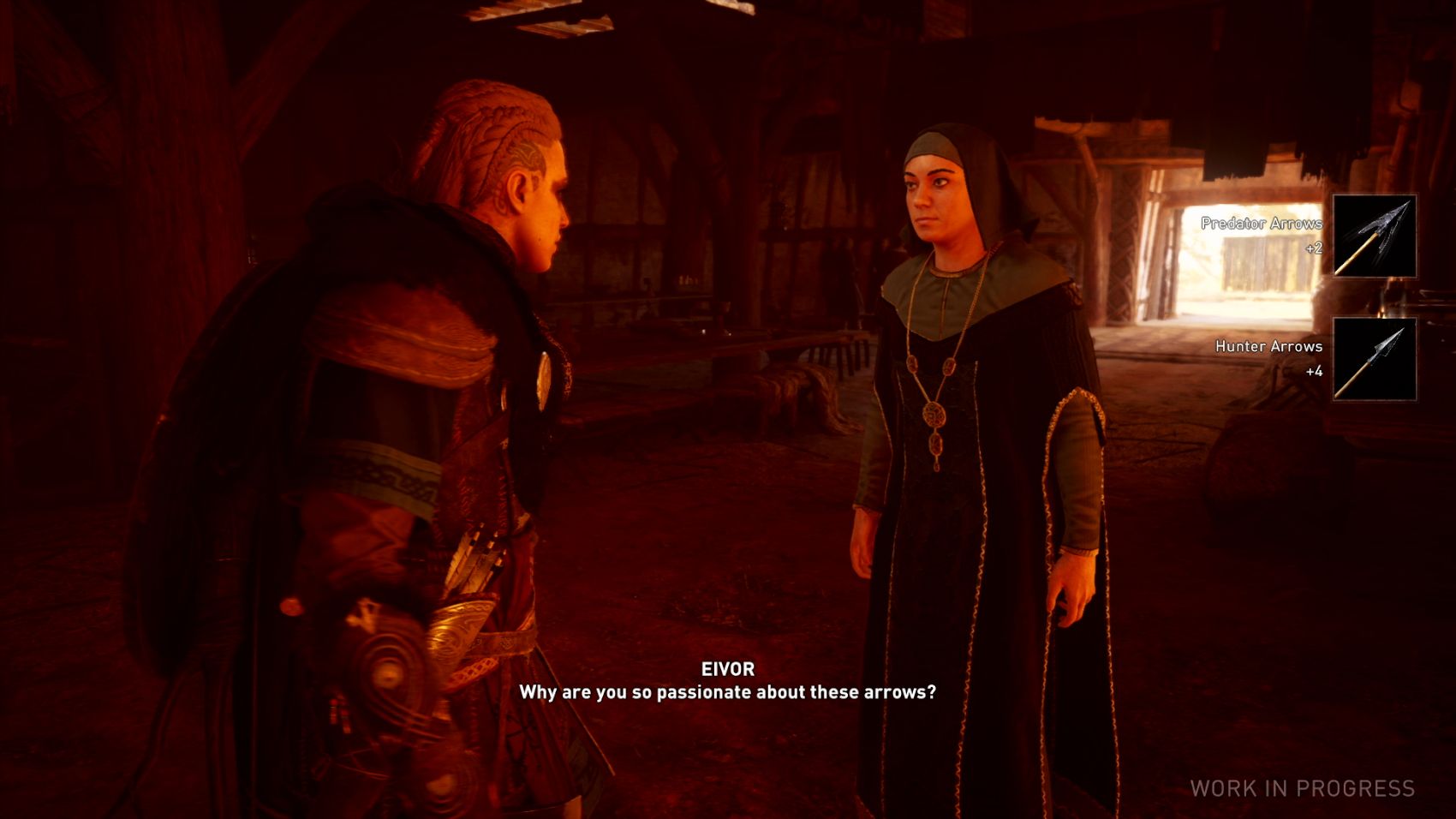Click the Hunter Arrows label text
The image size is (1456, 819).
point(1268,348)
